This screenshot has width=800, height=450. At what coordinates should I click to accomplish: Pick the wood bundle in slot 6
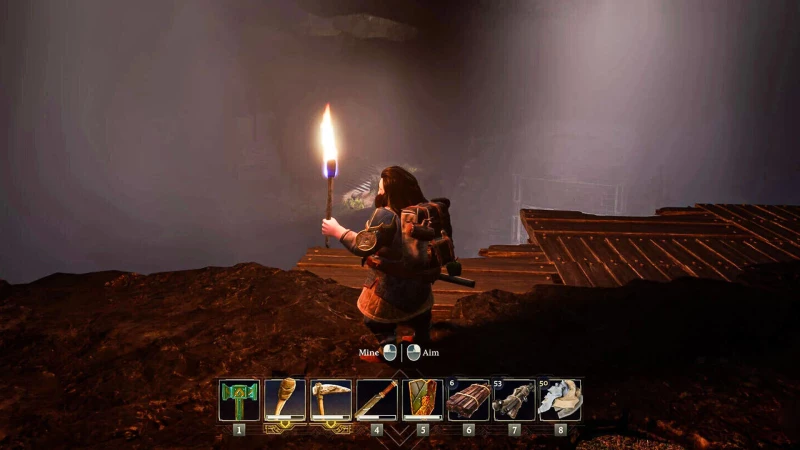pos(469,400)
